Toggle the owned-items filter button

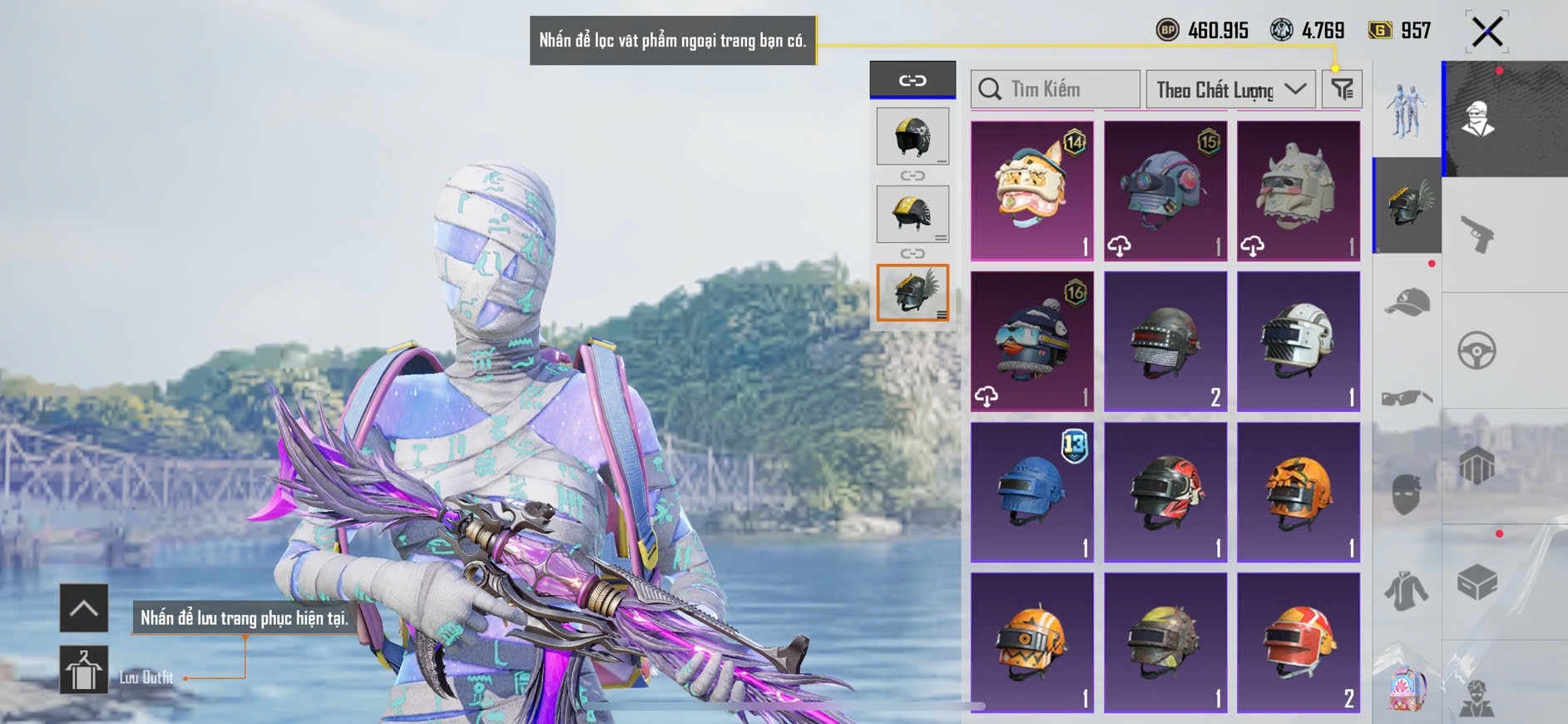coord(1342,89)
